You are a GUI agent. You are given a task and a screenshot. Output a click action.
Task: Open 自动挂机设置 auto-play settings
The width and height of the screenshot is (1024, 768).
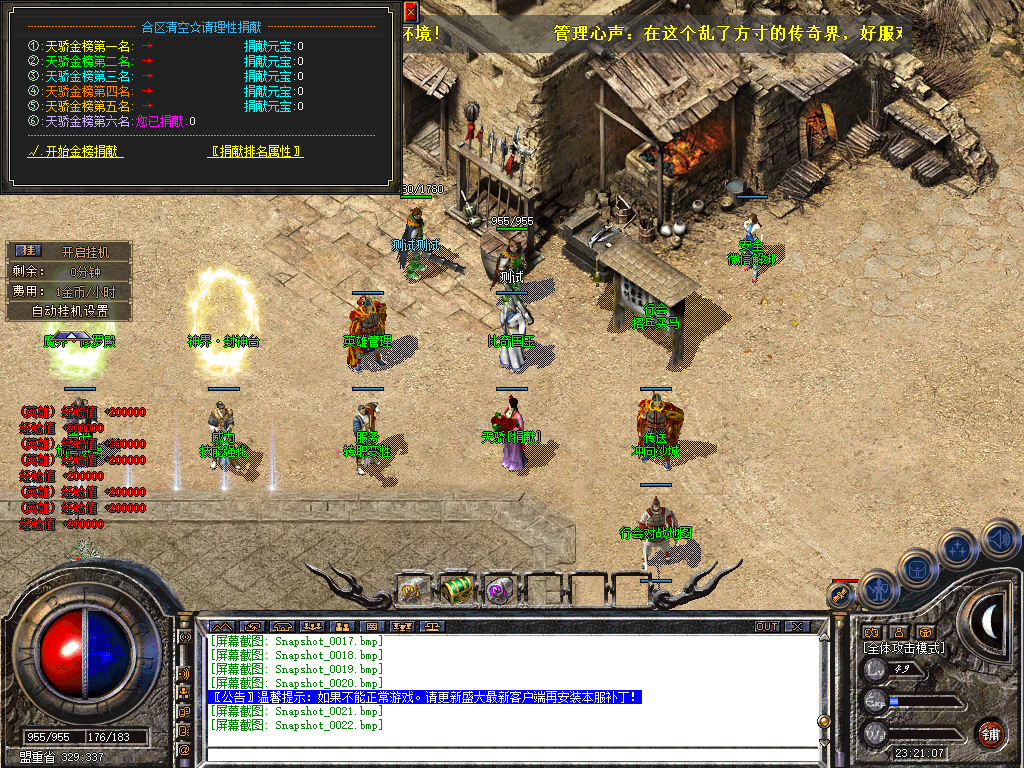69,311
